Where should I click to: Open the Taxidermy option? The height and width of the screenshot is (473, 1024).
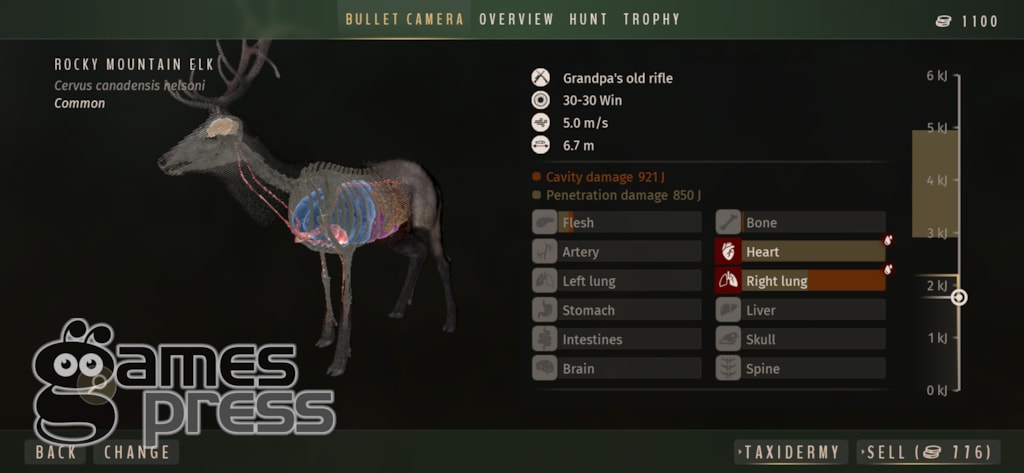(791, 452)
